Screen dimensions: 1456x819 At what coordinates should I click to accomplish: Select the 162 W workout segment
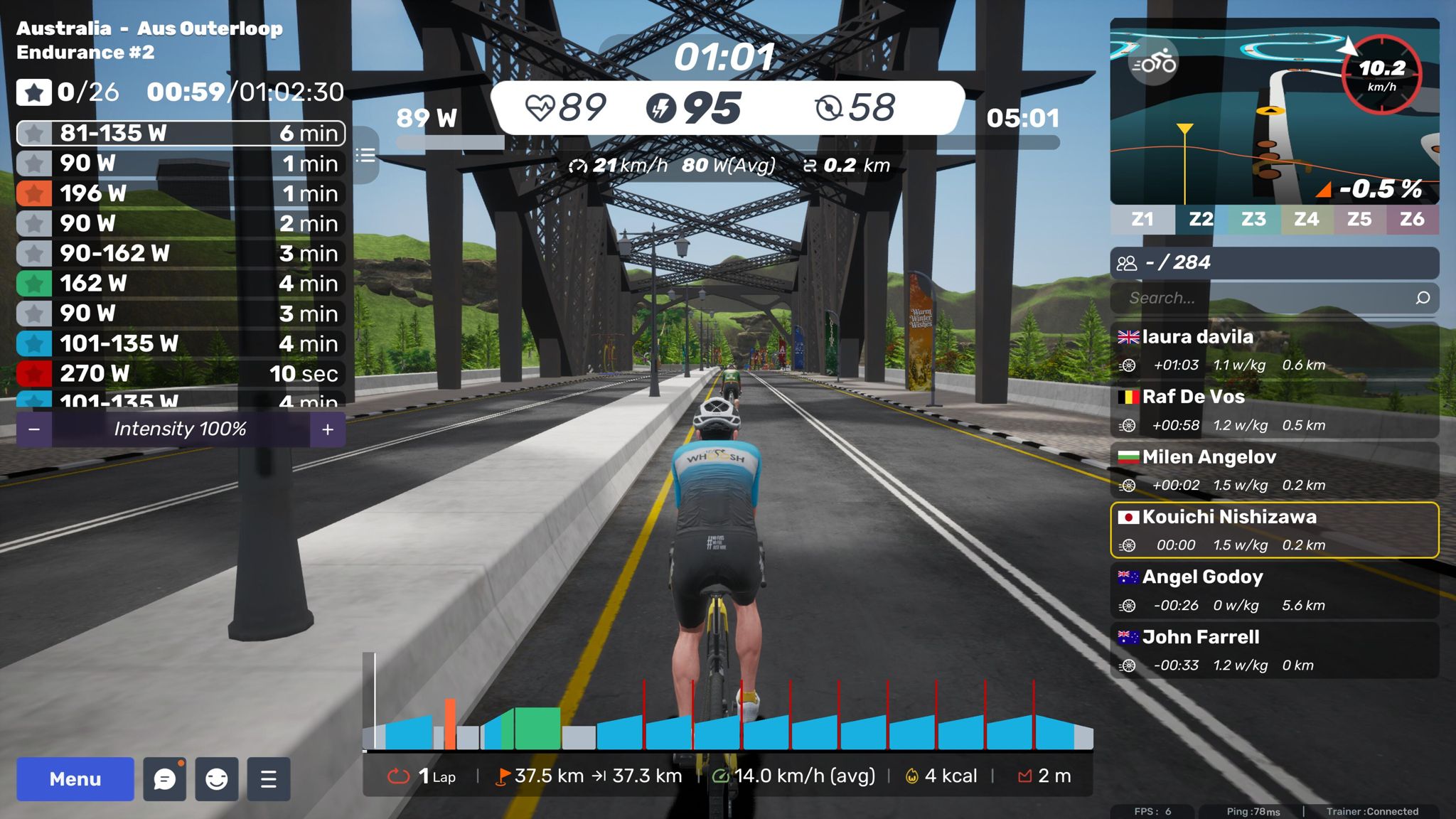[x=181, y=284]
